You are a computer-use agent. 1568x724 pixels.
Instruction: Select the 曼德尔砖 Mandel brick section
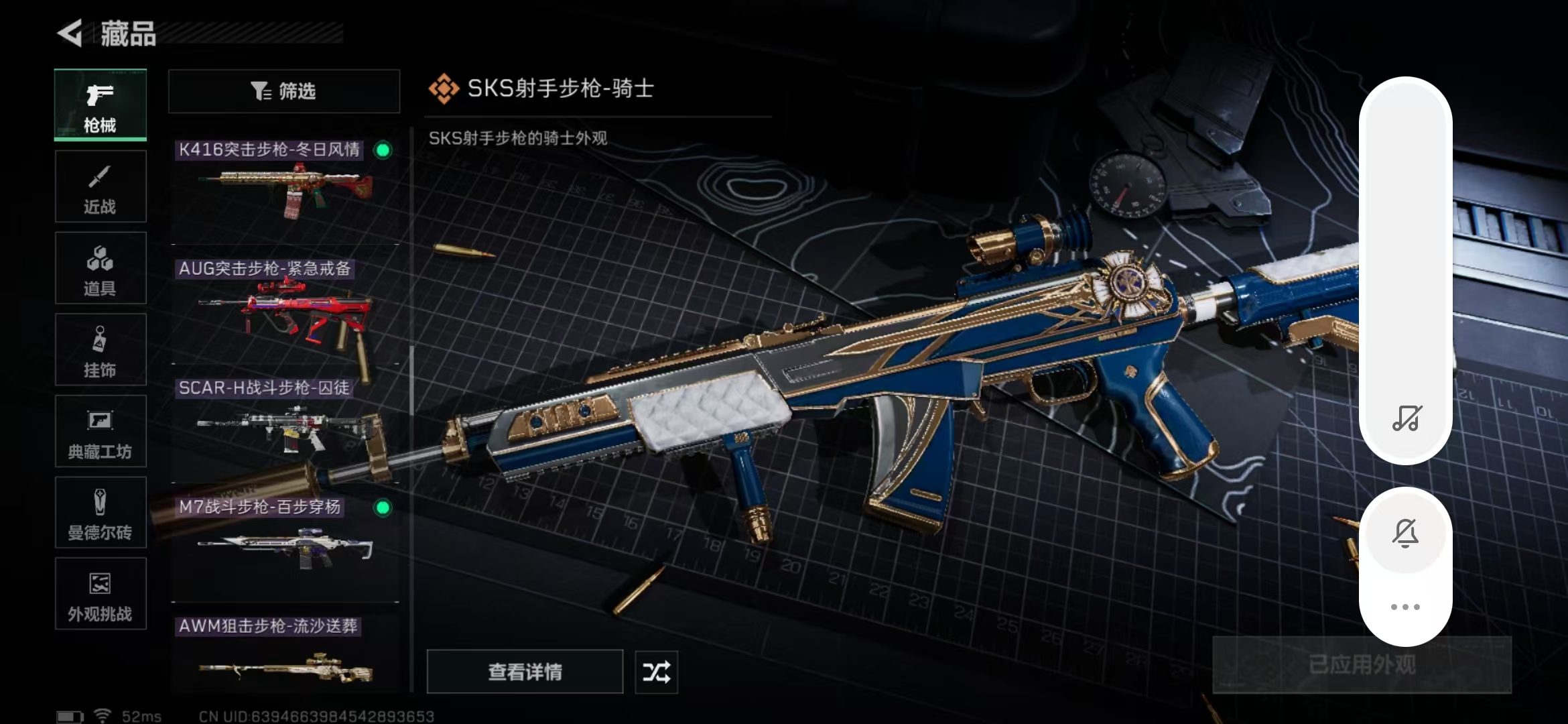click(x=100, y=513)
